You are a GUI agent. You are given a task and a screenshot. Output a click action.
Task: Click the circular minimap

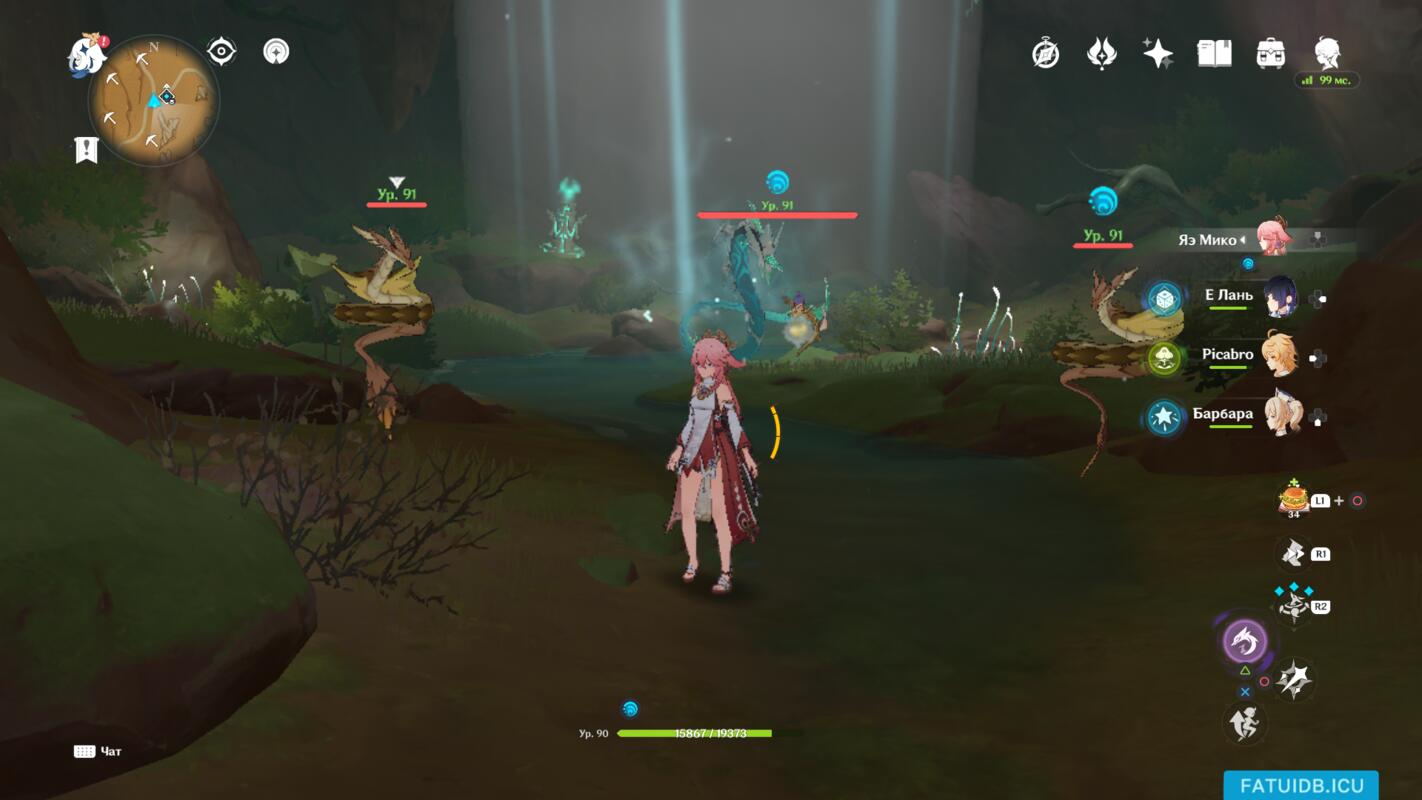click(153, 100)
